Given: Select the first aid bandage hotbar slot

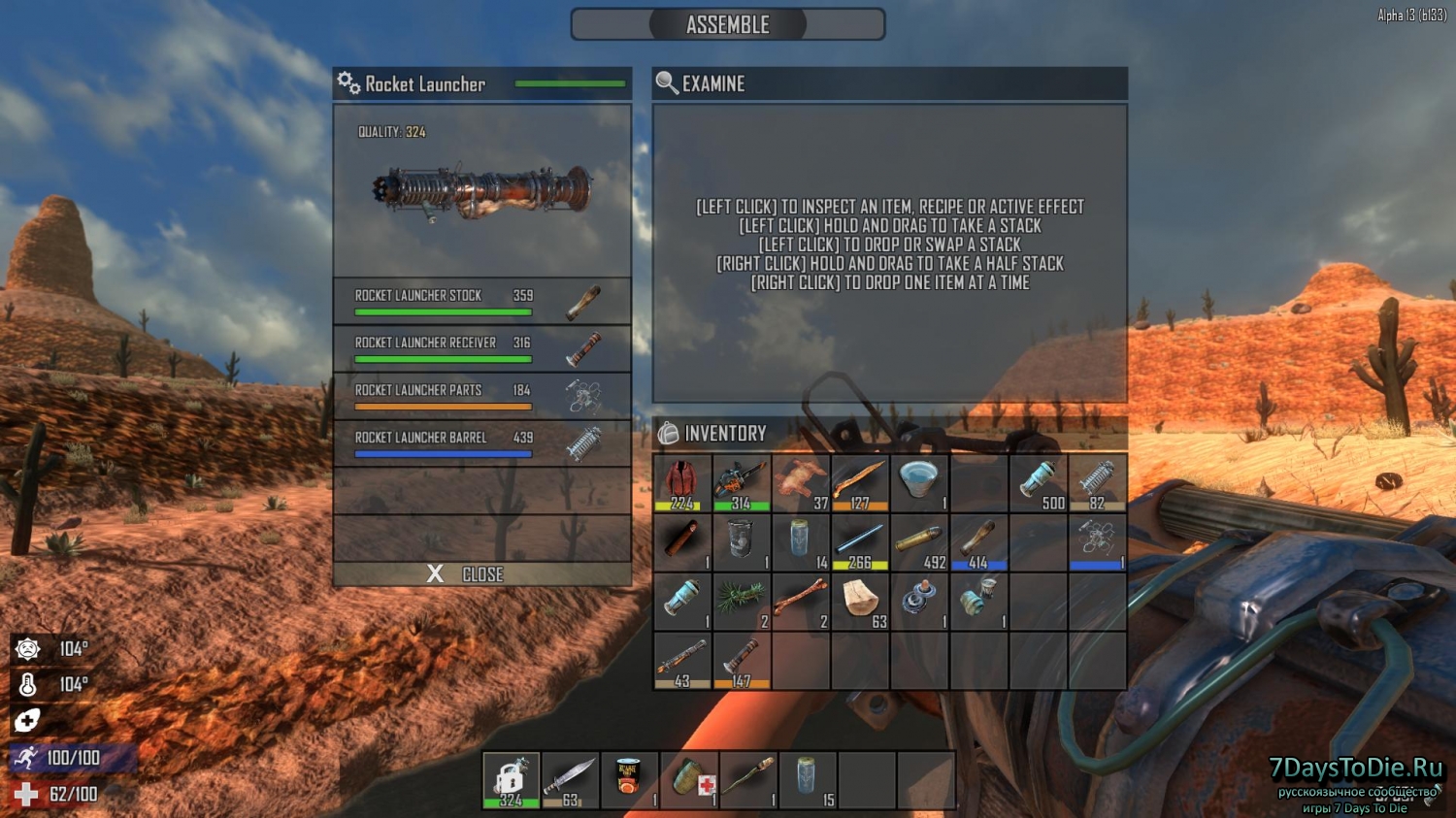Looking at the screenshot, I should pyautogui.click(x=689, y=780).
